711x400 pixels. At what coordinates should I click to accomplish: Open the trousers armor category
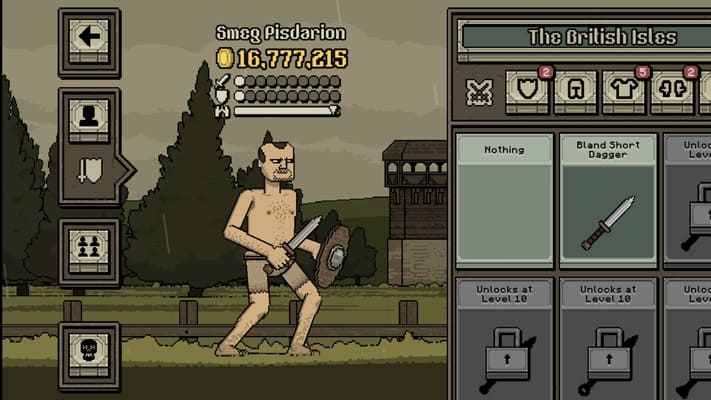pos(574,92)
